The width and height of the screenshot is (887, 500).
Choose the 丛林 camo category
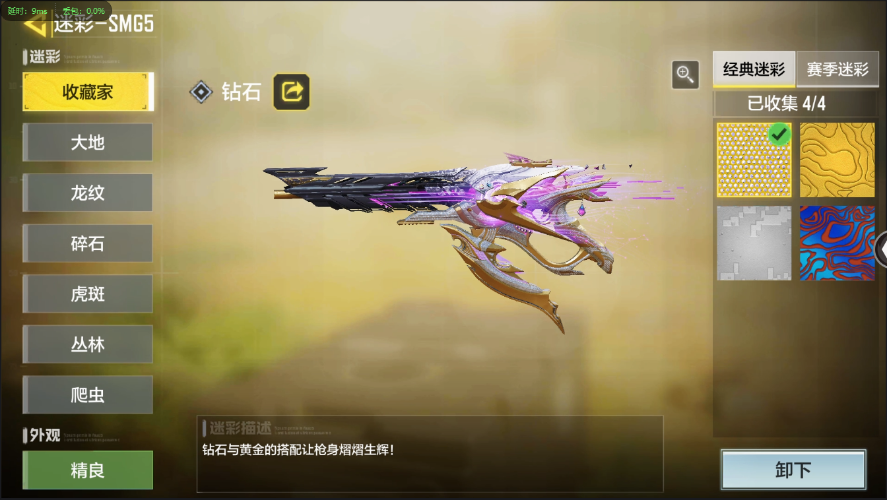click(88, 344)
